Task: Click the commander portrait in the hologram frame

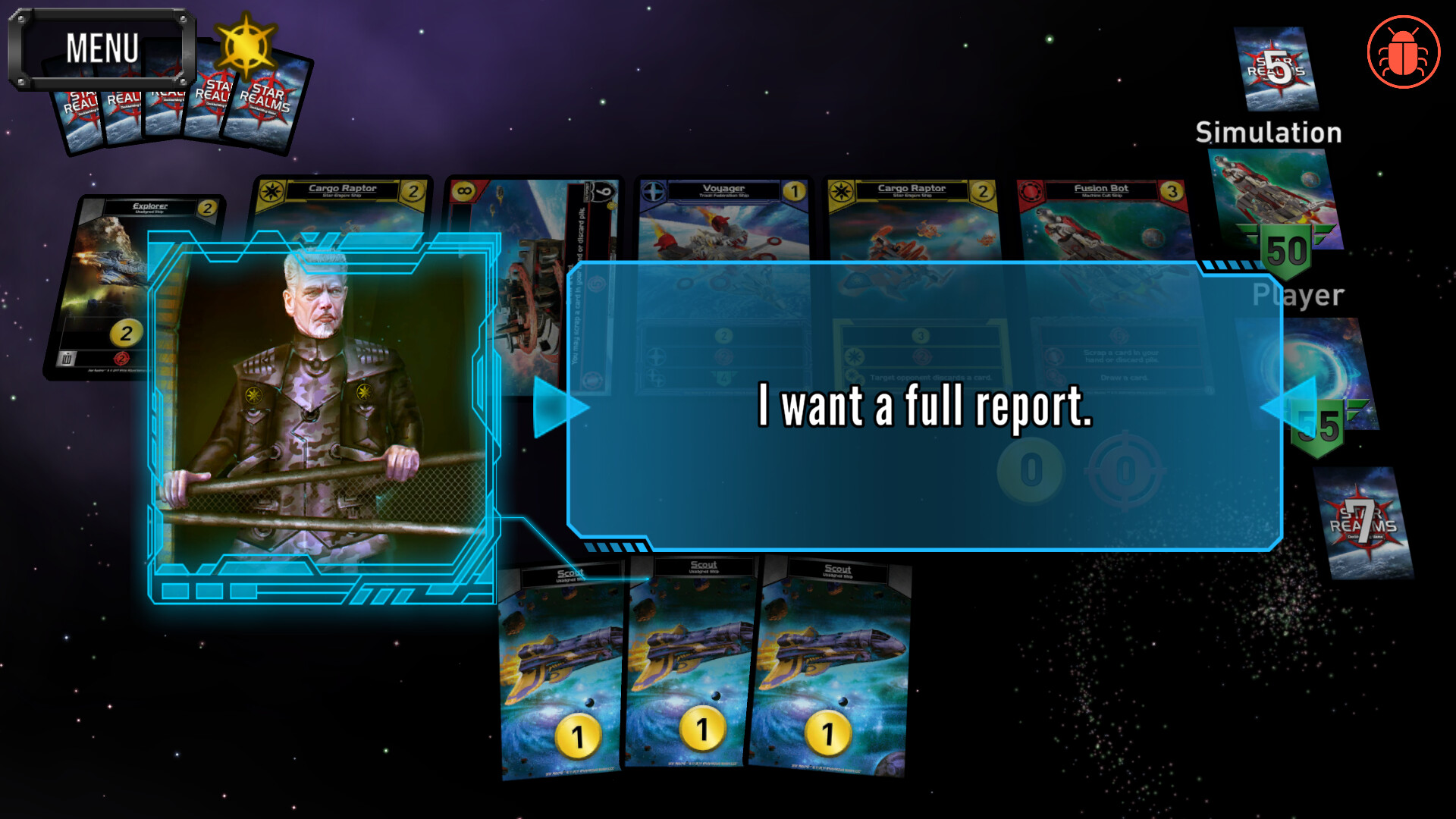Action: point(322,409)
